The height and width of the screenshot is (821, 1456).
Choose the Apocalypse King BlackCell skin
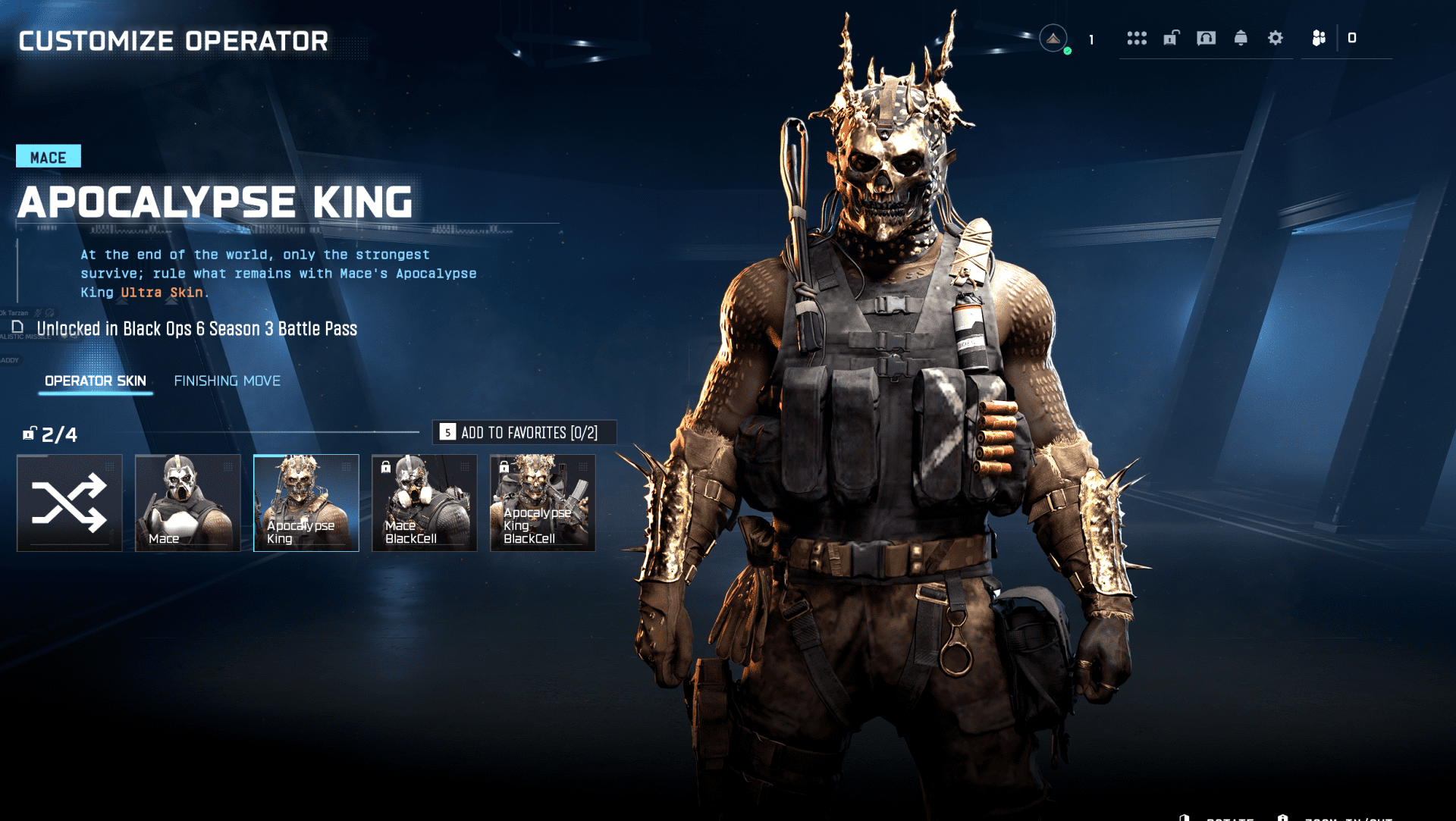tap(543, 503)
